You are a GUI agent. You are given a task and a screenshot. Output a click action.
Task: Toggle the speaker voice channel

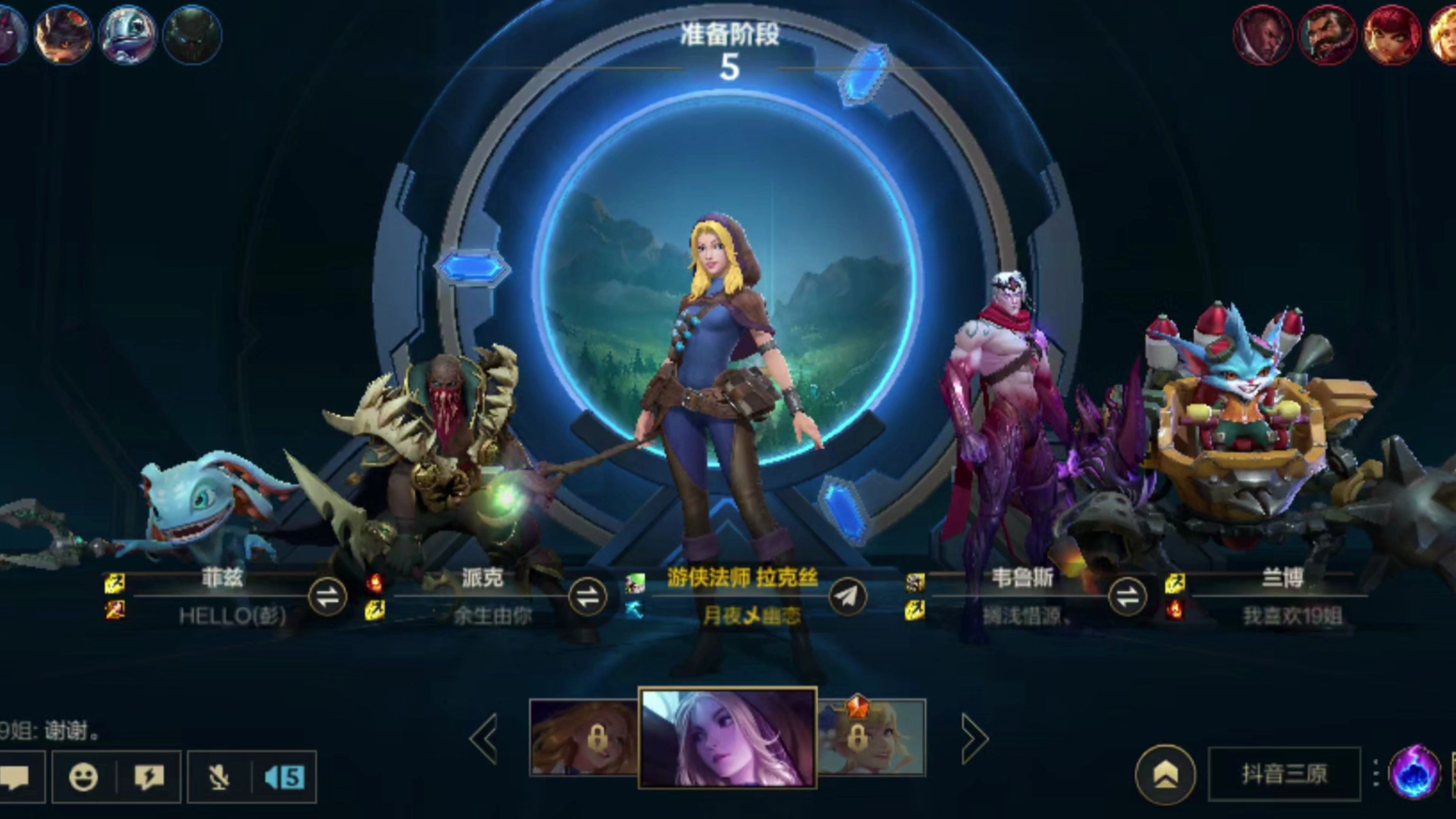[x=284, y=777]
